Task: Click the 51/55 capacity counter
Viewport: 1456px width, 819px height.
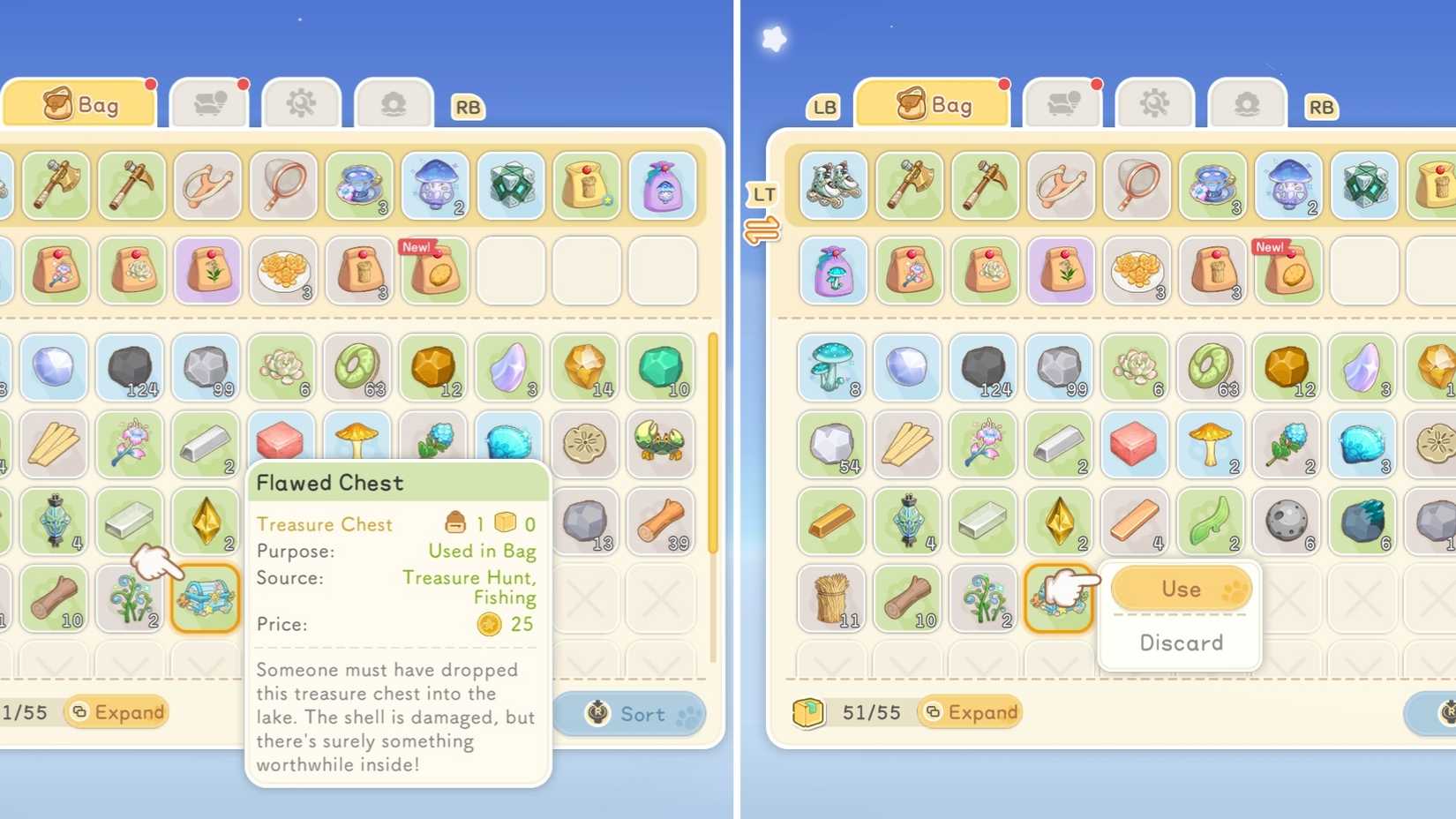Action: coord(872,711)
